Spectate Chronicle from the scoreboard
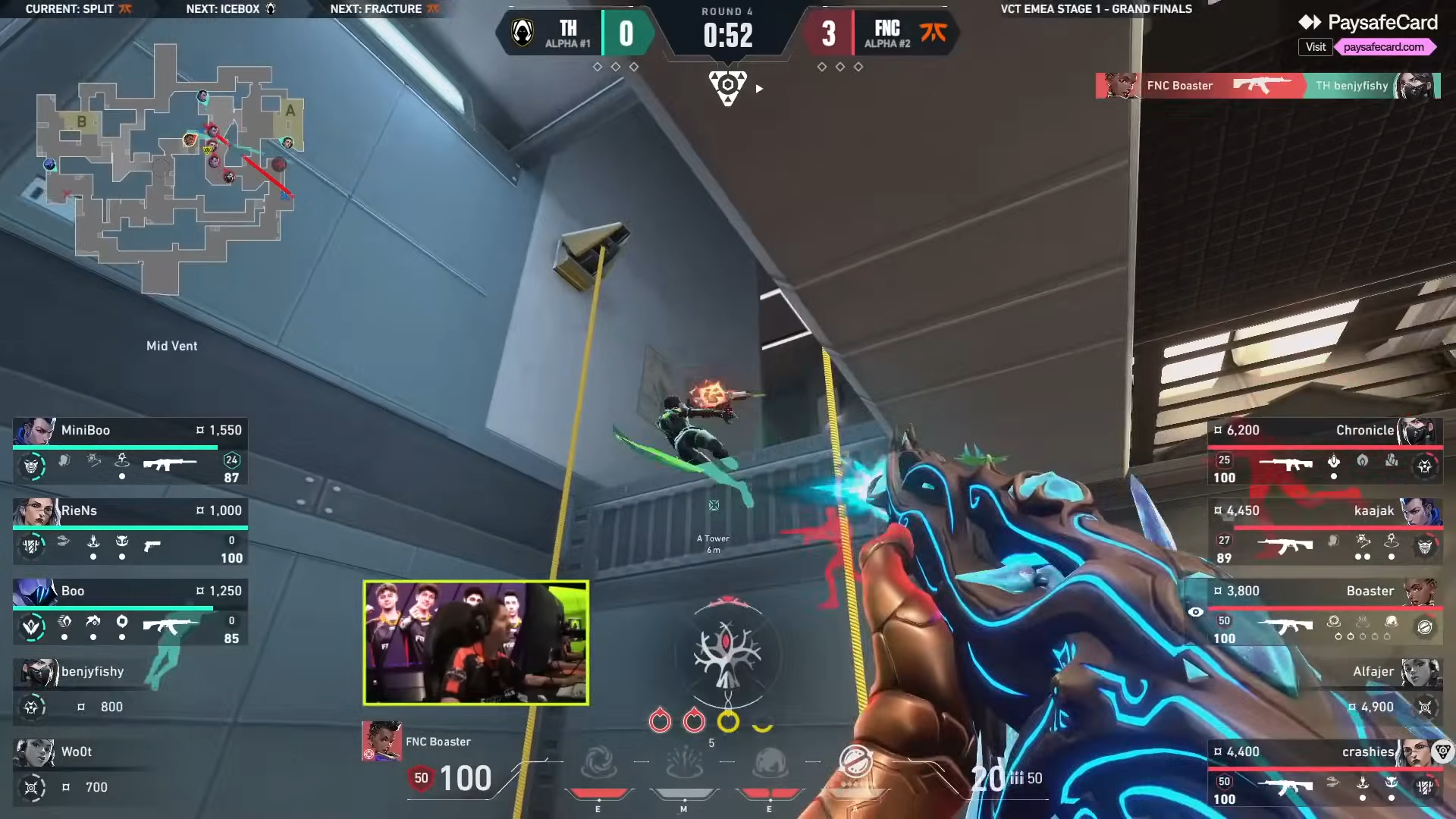Viewport: 1456px width, 819px height. [1323, 452]
